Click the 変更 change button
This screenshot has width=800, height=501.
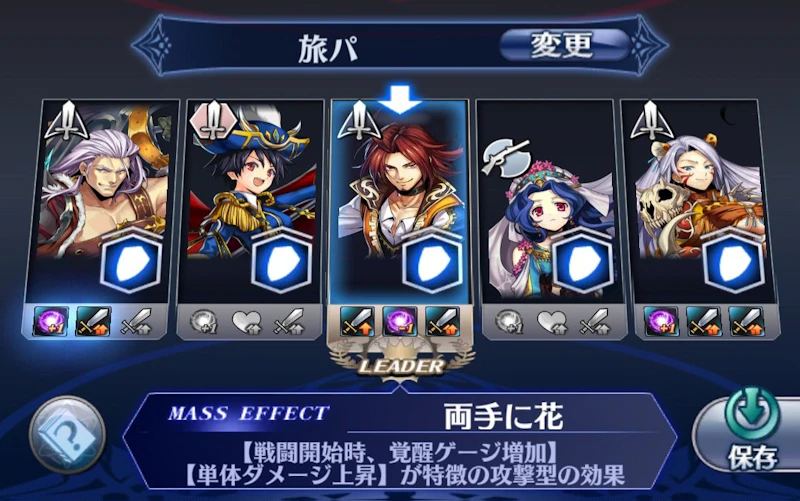[x=563, y=44]
